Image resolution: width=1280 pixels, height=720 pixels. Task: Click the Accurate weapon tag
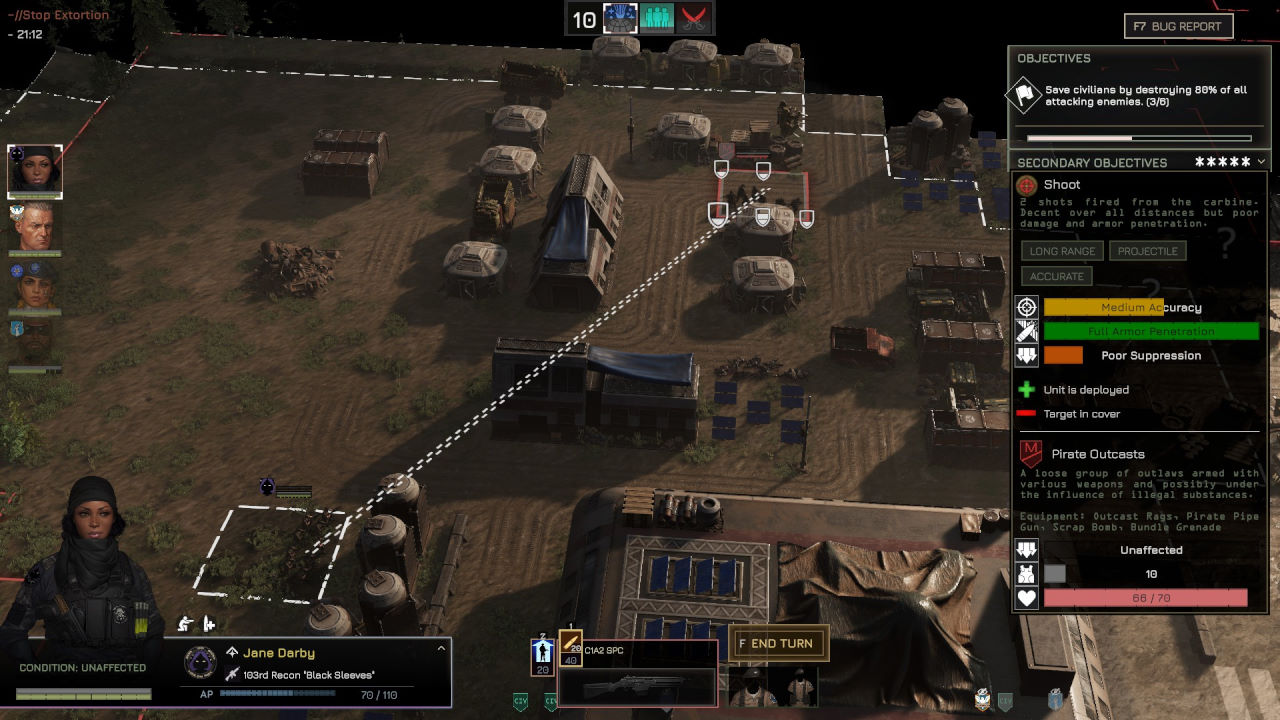point(1056,276)
